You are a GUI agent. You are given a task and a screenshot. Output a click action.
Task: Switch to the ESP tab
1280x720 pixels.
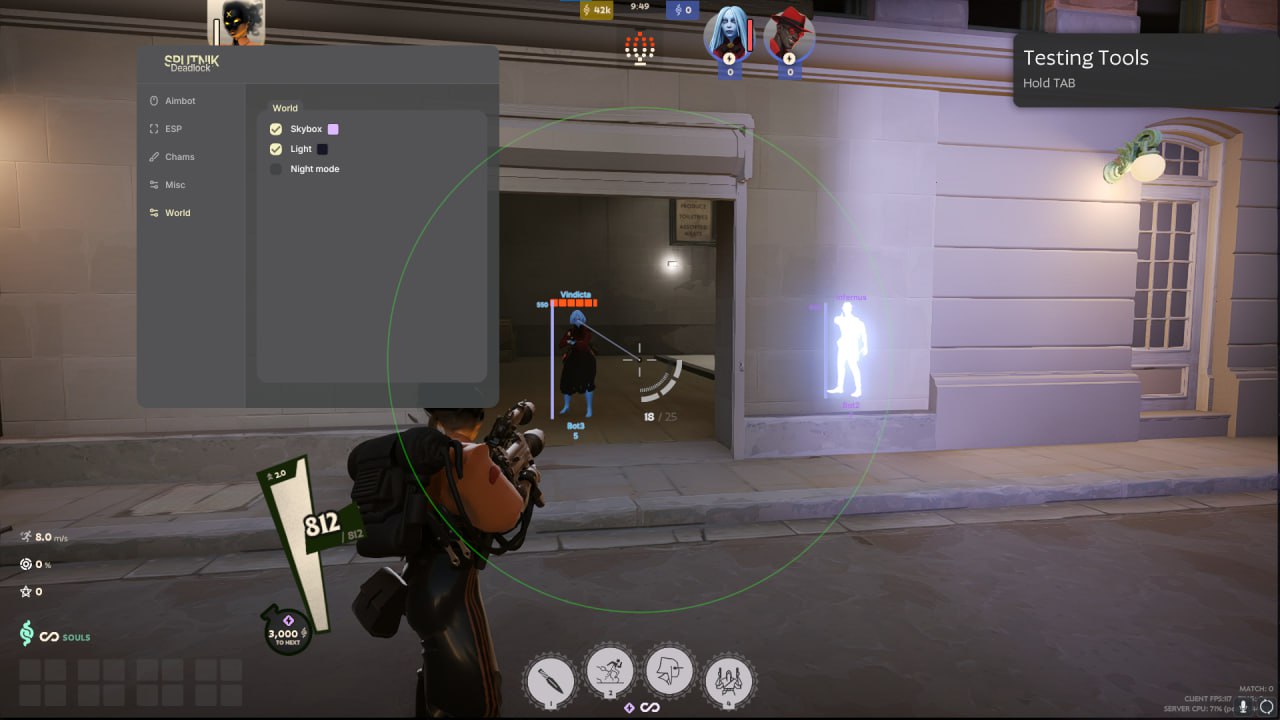pos(173,129)
